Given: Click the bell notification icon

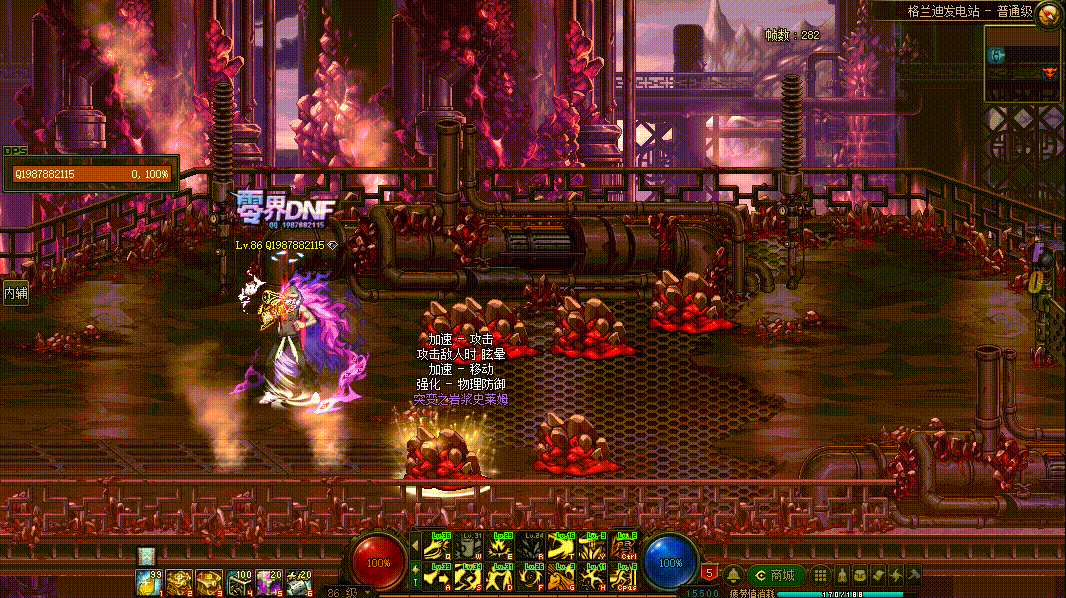Looking at the screenshot, I should (733, 575).
